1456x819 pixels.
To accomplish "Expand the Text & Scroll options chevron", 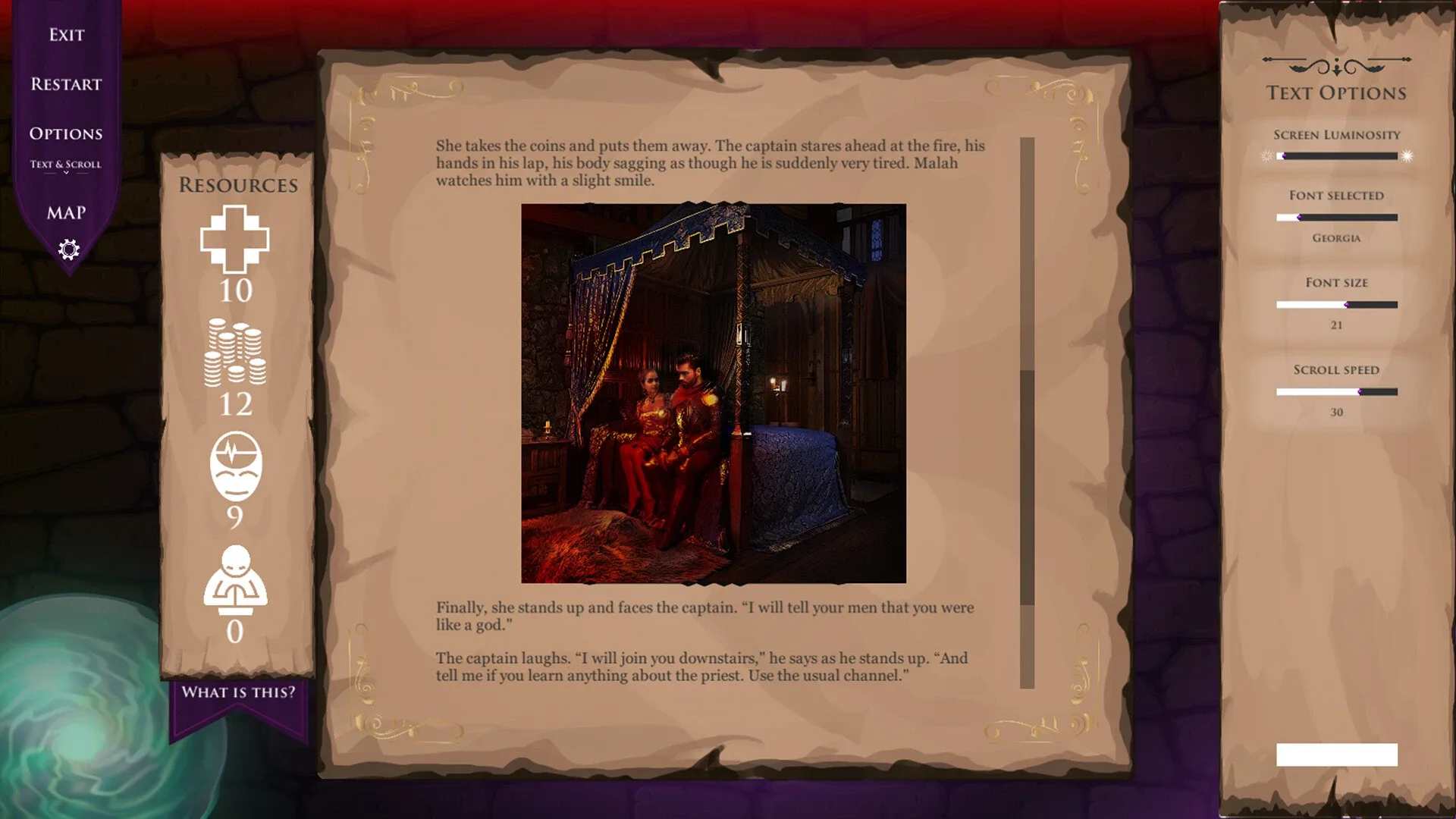I will tap(67, 172).
